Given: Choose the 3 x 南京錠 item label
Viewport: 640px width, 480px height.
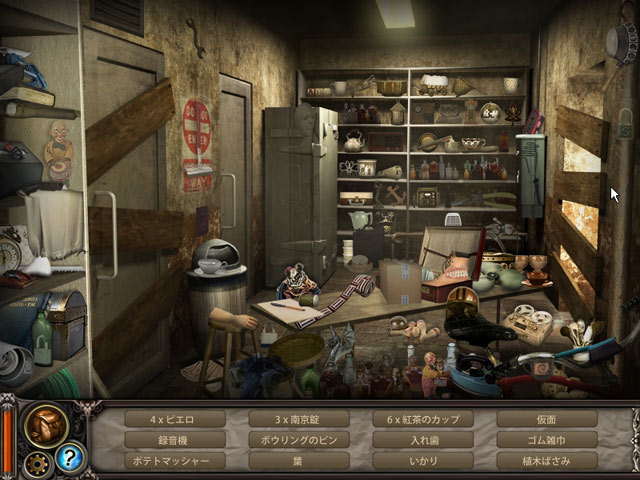Looking at the screenshot, I should [x=298, y=419].
